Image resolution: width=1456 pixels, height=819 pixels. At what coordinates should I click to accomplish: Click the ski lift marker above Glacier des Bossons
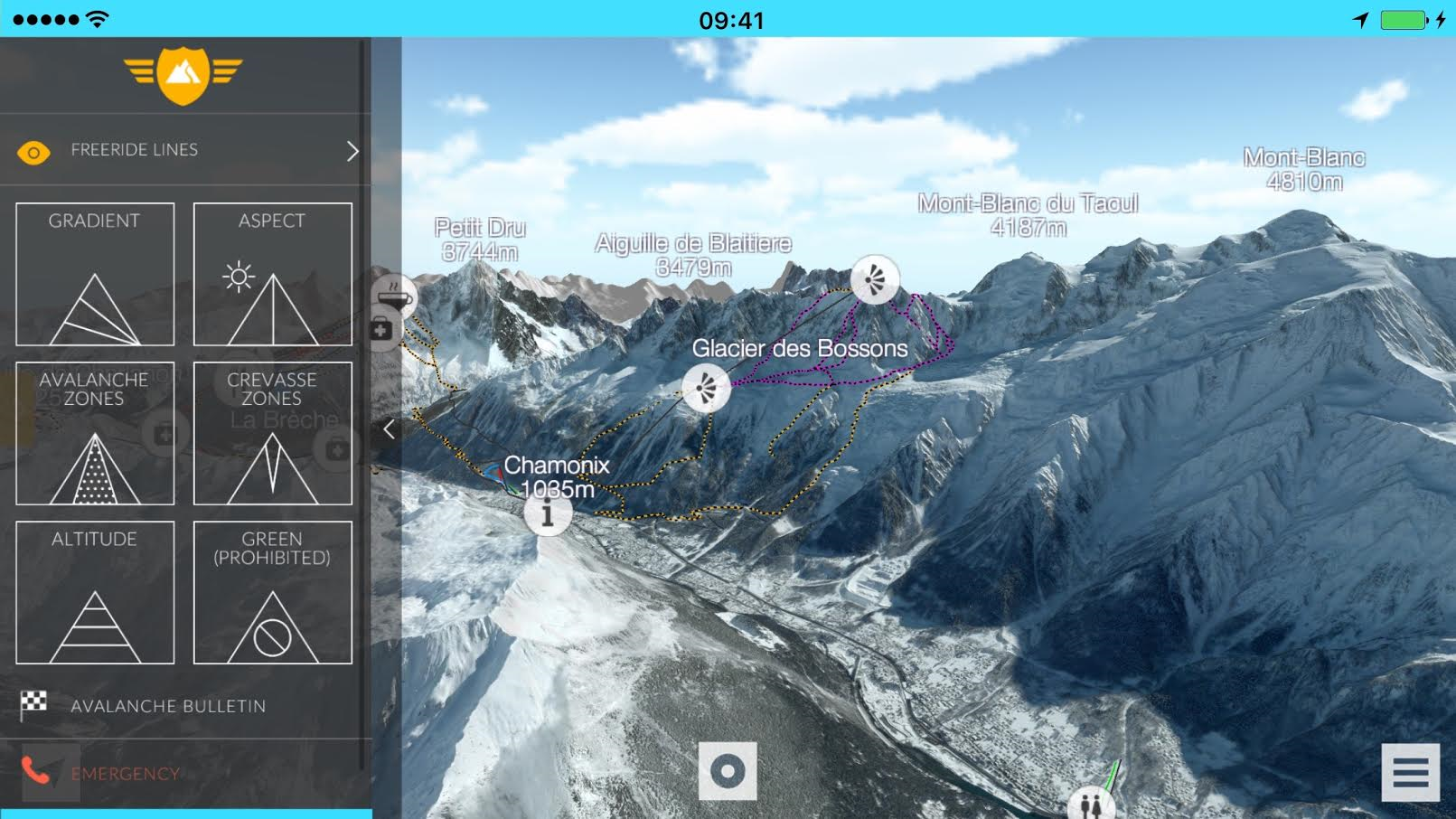[875, 278]
